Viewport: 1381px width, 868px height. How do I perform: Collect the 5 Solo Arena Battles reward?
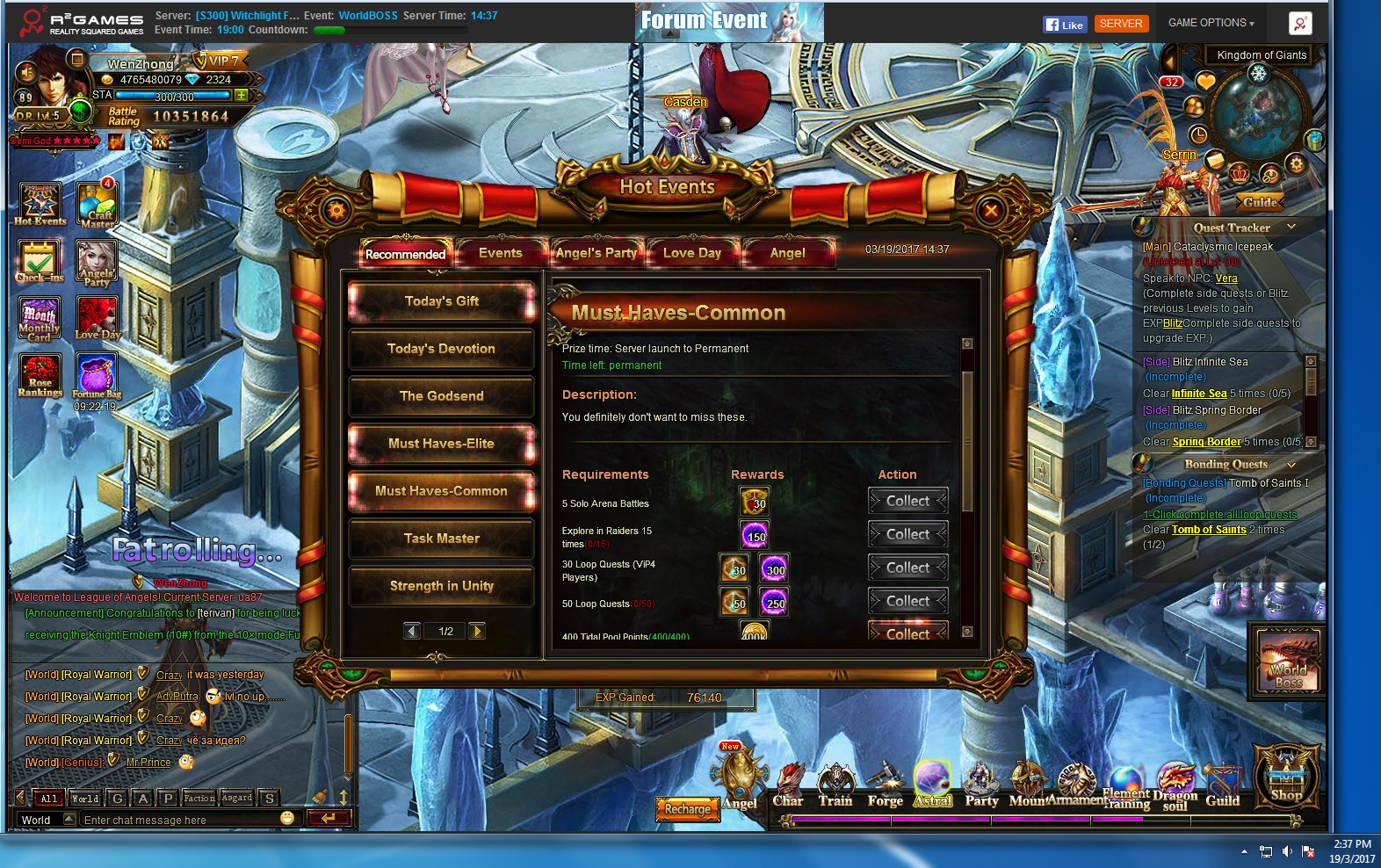tap(907, 501)
